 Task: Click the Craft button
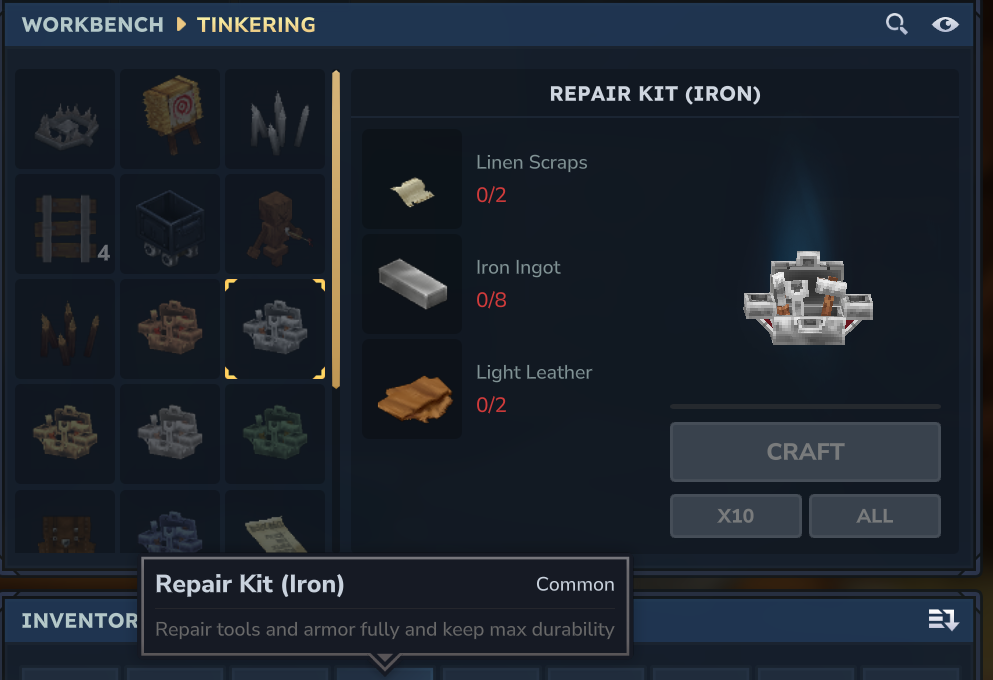[805, 452]
